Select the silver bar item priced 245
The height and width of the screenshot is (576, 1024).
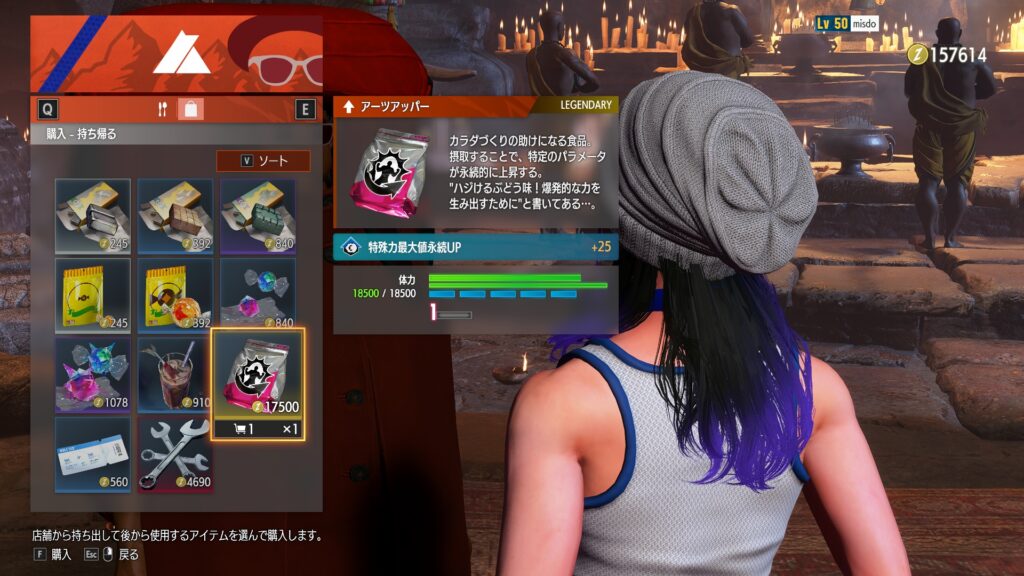pyautogui.click(x=93, y=215)
